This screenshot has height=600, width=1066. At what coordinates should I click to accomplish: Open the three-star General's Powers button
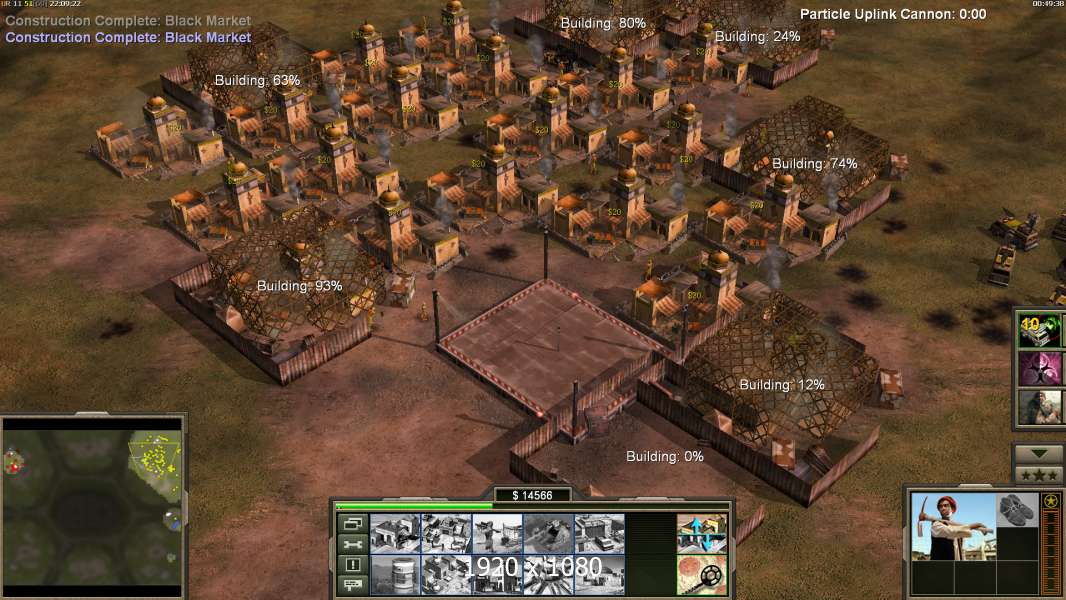(x=1038, y=475)
